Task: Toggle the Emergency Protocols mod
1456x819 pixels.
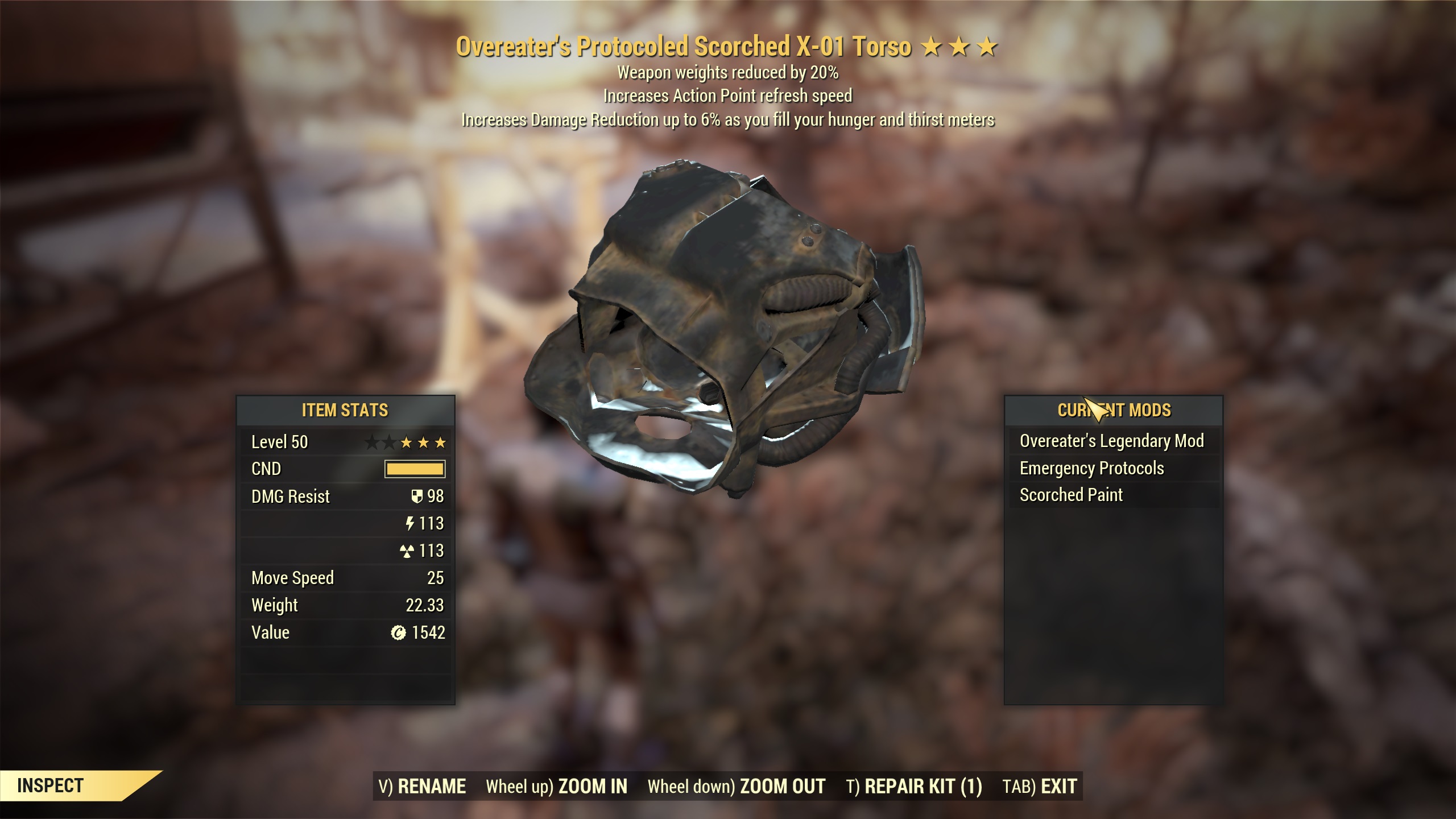Action: click(1092, 468)
